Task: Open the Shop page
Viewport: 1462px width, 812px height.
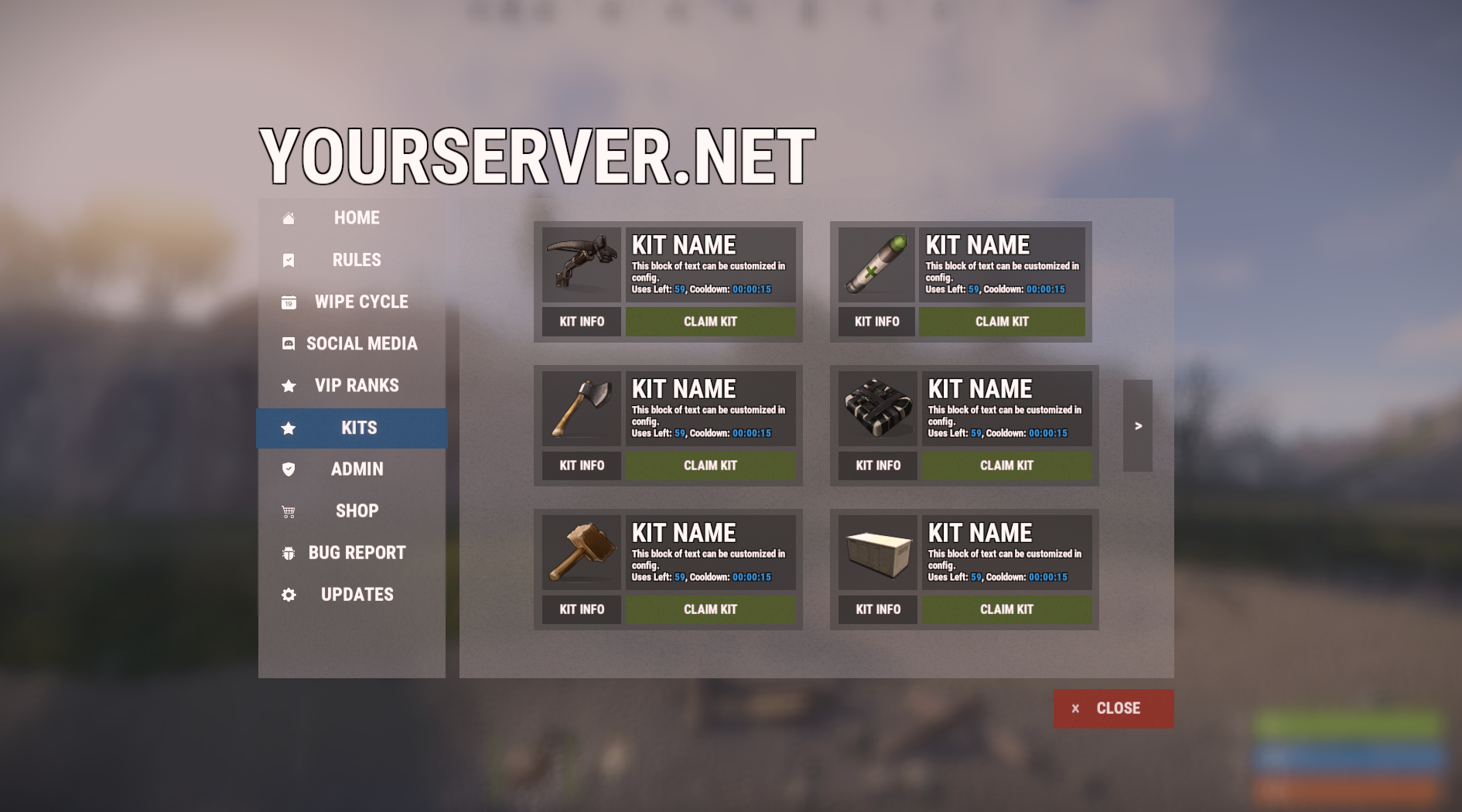Action: pyautogui.click(x=356, y=511)
